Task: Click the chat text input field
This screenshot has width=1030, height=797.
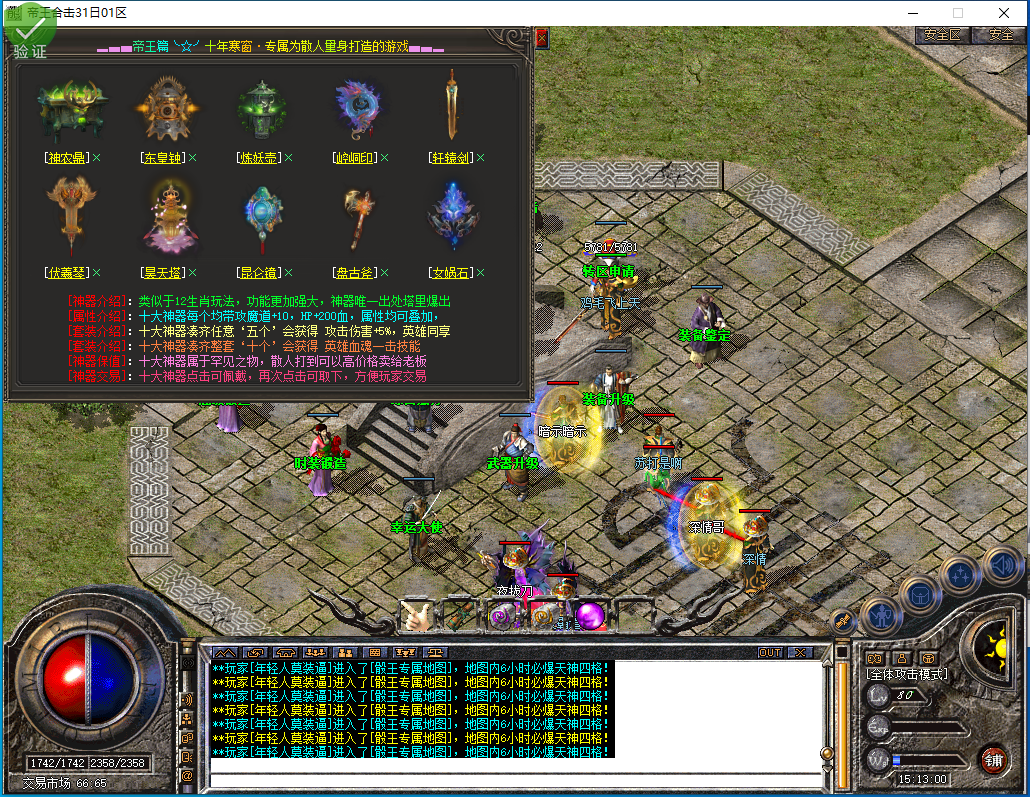Action: click(515, 781)
